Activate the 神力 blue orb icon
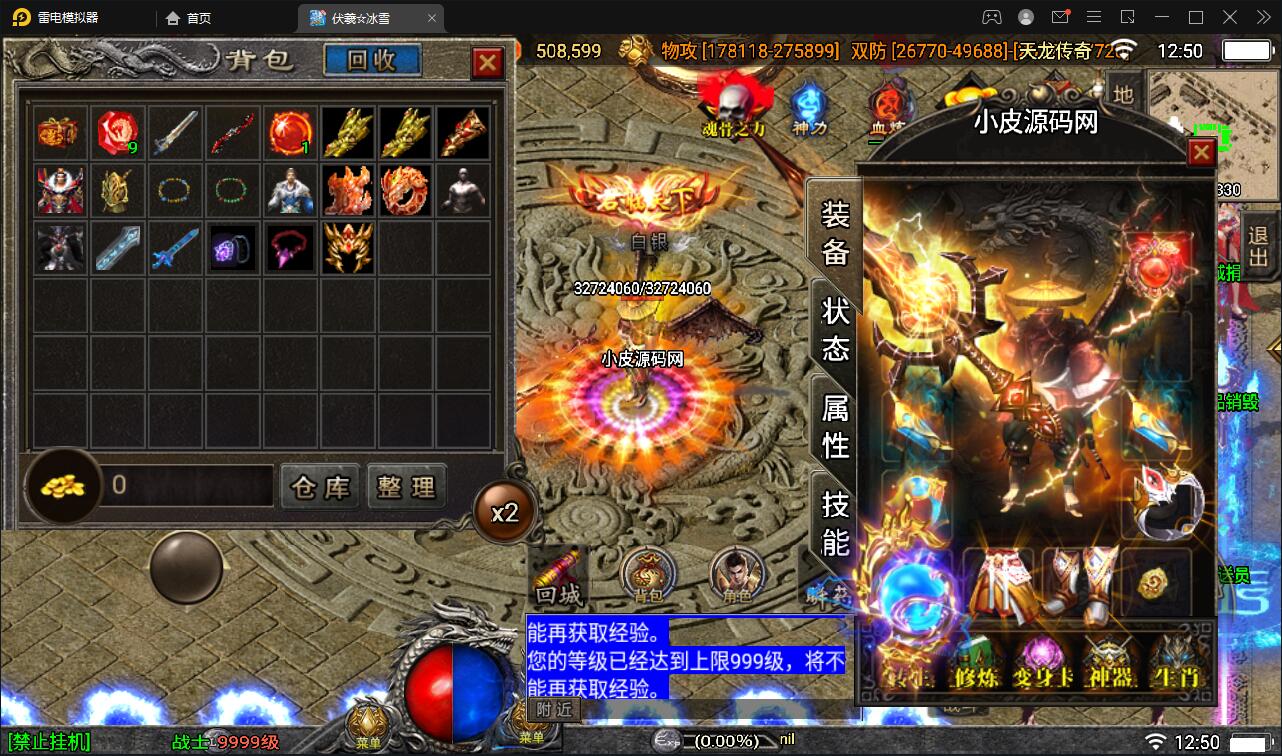This screenshot has height=756, width=1282. point(810,100)
